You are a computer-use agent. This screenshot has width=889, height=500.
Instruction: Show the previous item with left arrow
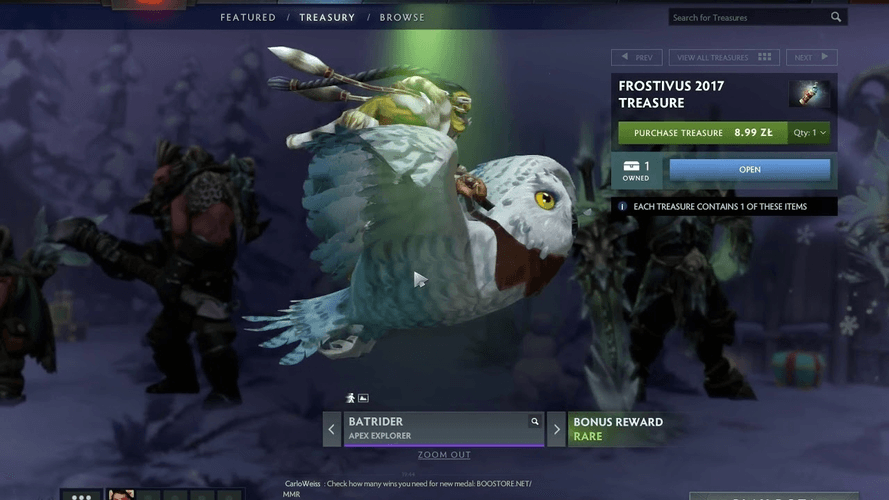click(x=332, y=430)
